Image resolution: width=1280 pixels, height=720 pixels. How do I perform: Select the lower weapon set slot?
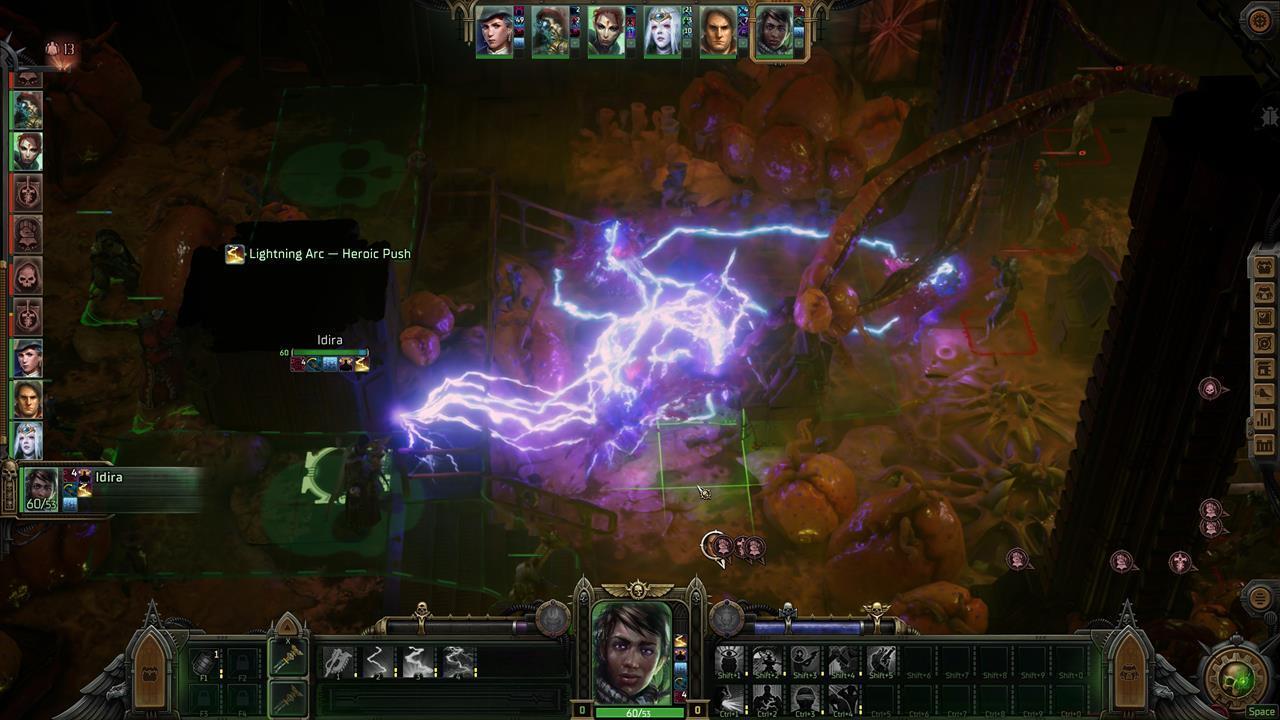(287, 697)
